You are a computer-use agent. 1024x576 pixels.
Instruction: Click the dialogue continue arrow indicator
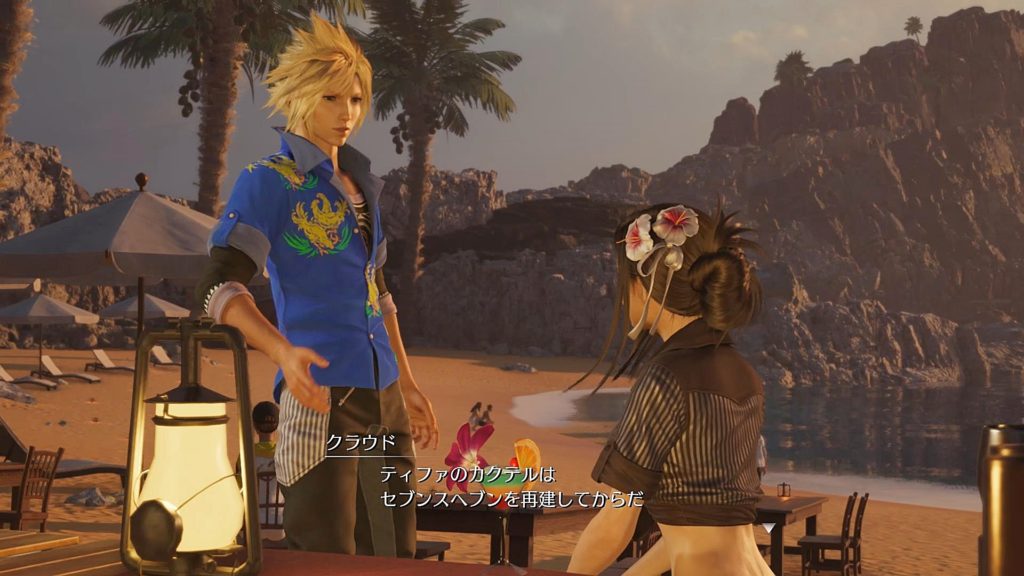(x=767, y=527)
